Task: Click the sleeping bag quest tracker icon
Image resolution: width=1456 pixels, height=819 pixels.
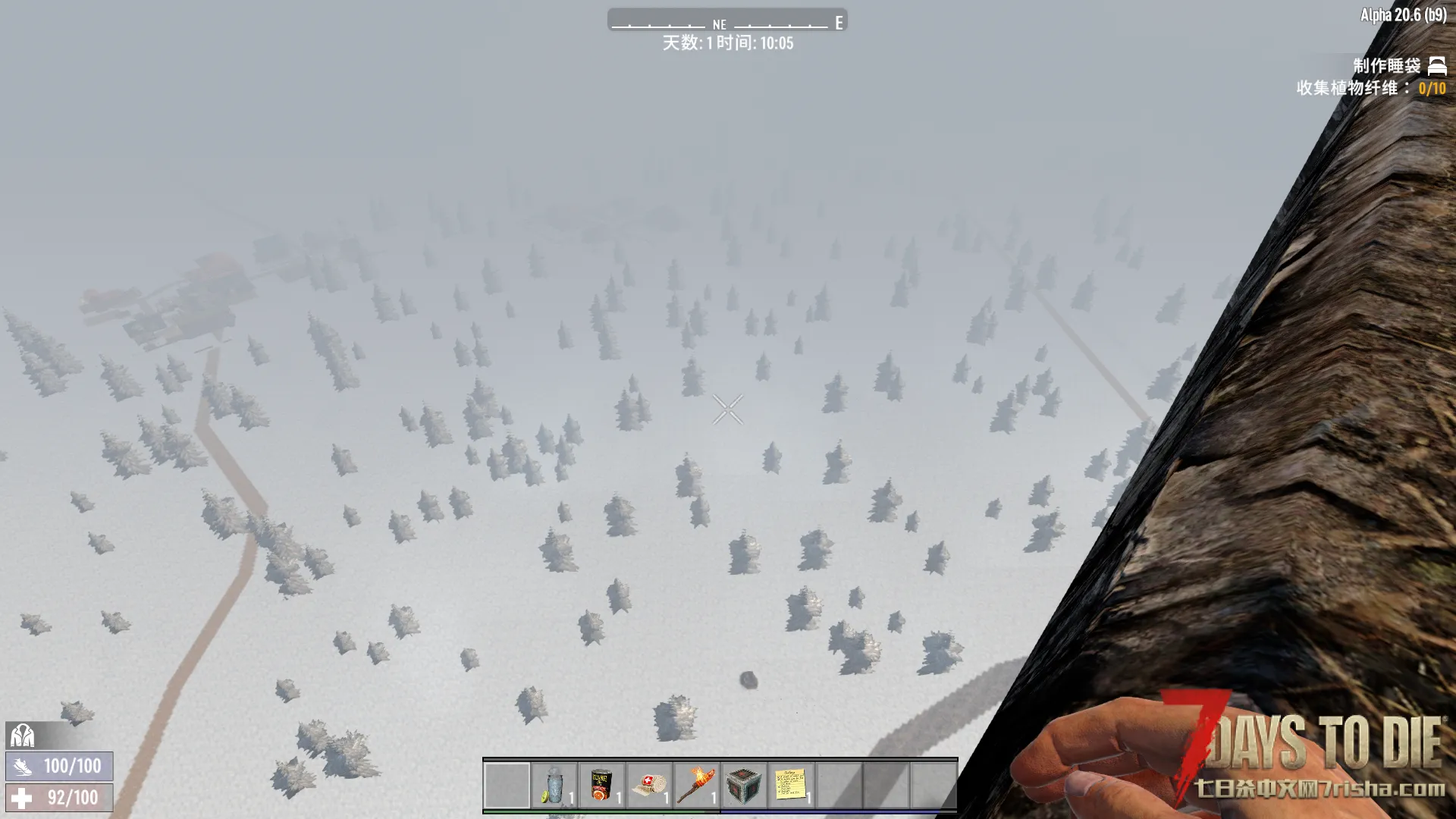Action: coord(1437,66)
